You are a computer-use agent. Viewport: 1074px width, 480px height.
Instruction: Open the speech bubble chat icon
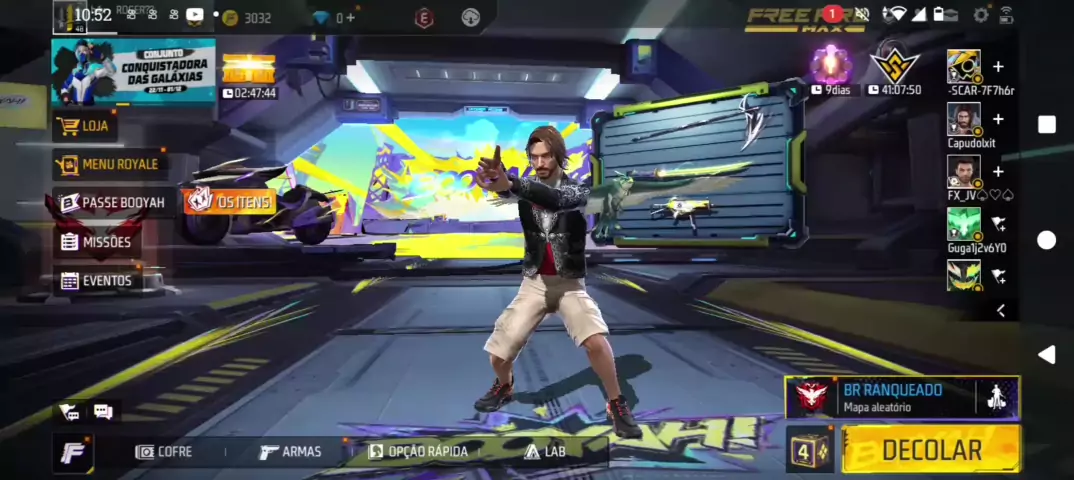(103, 411)
